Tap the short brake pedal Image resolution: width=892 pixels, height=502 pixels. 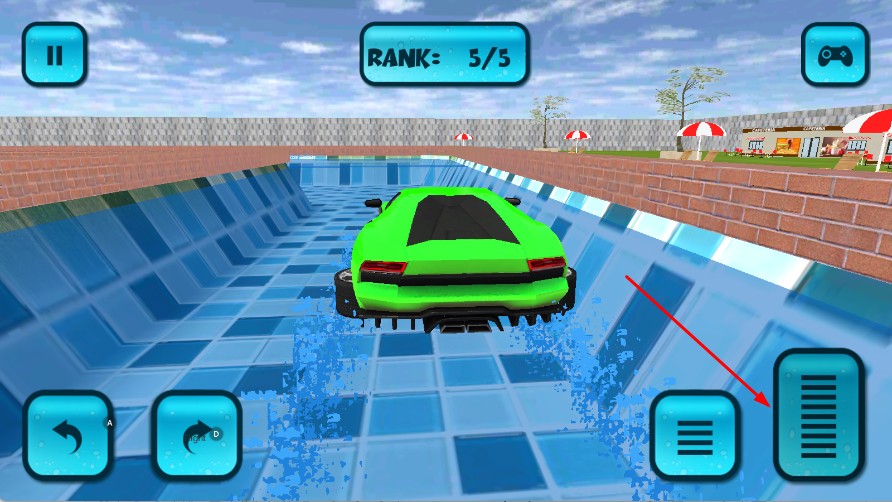695,435
